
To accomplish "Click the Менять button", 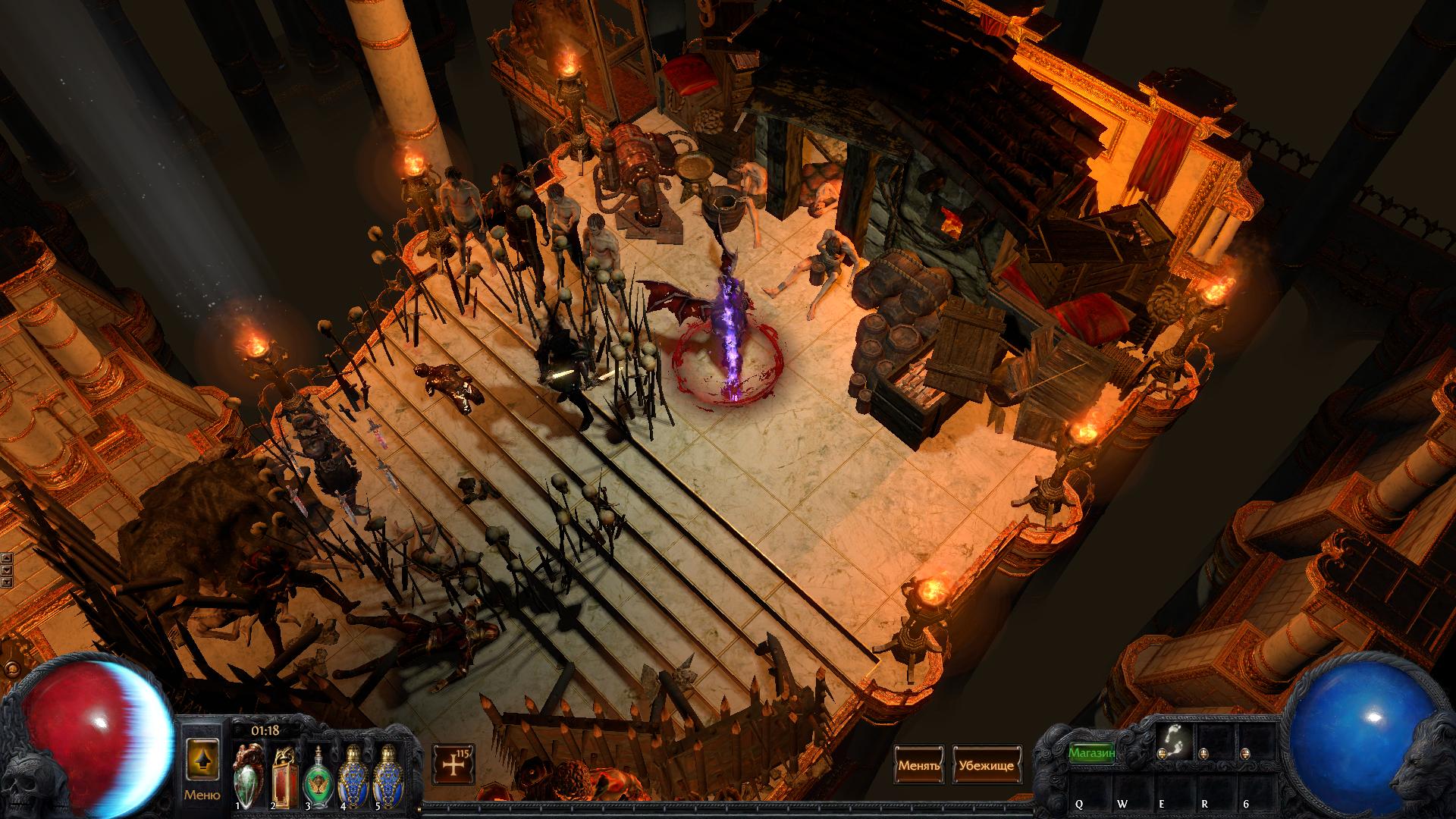I will pos(919,765).
